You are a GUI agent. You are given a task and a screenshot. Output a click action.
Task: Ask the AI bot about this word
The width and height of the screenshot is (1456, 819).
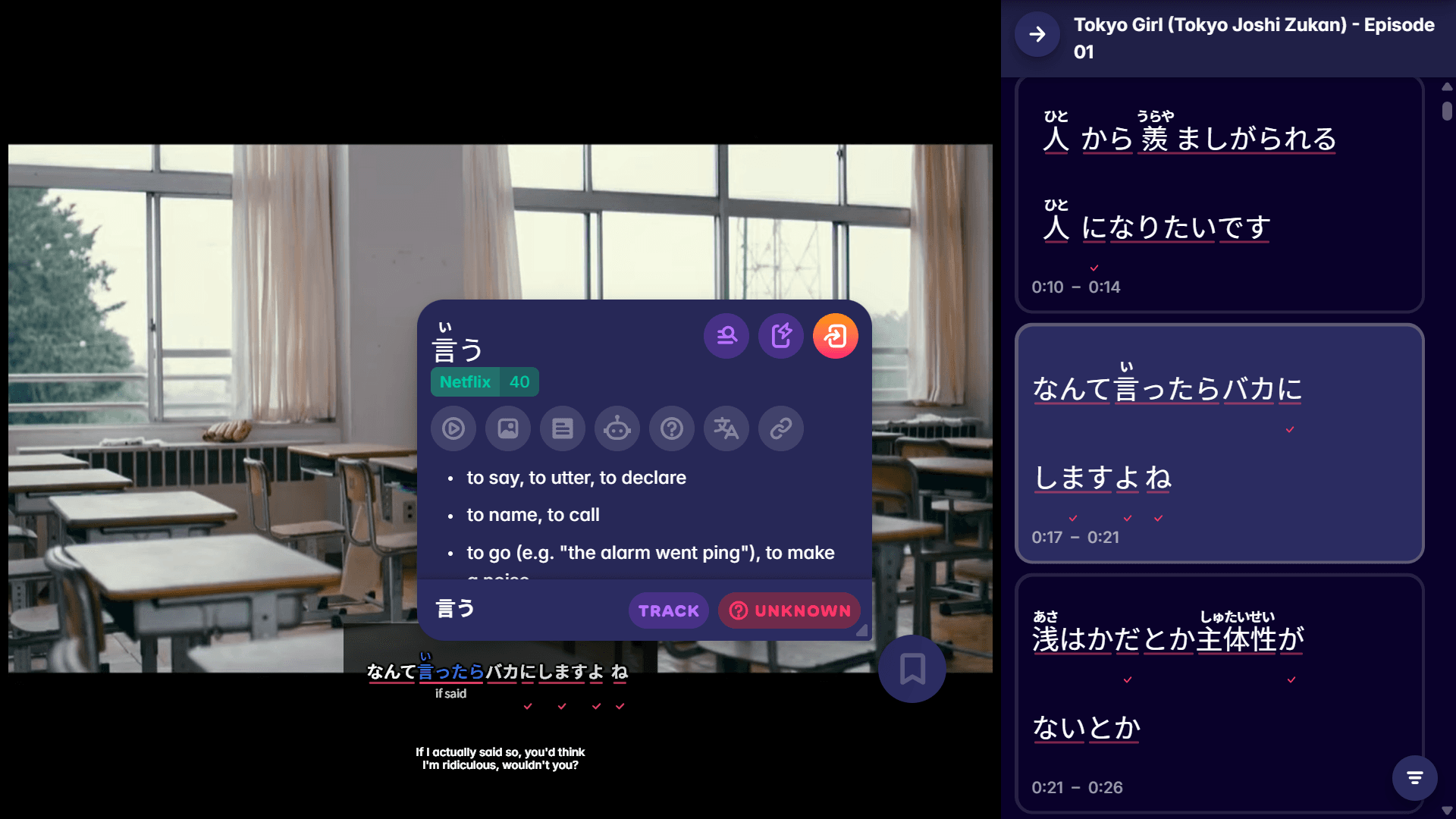tap(617, 428)
